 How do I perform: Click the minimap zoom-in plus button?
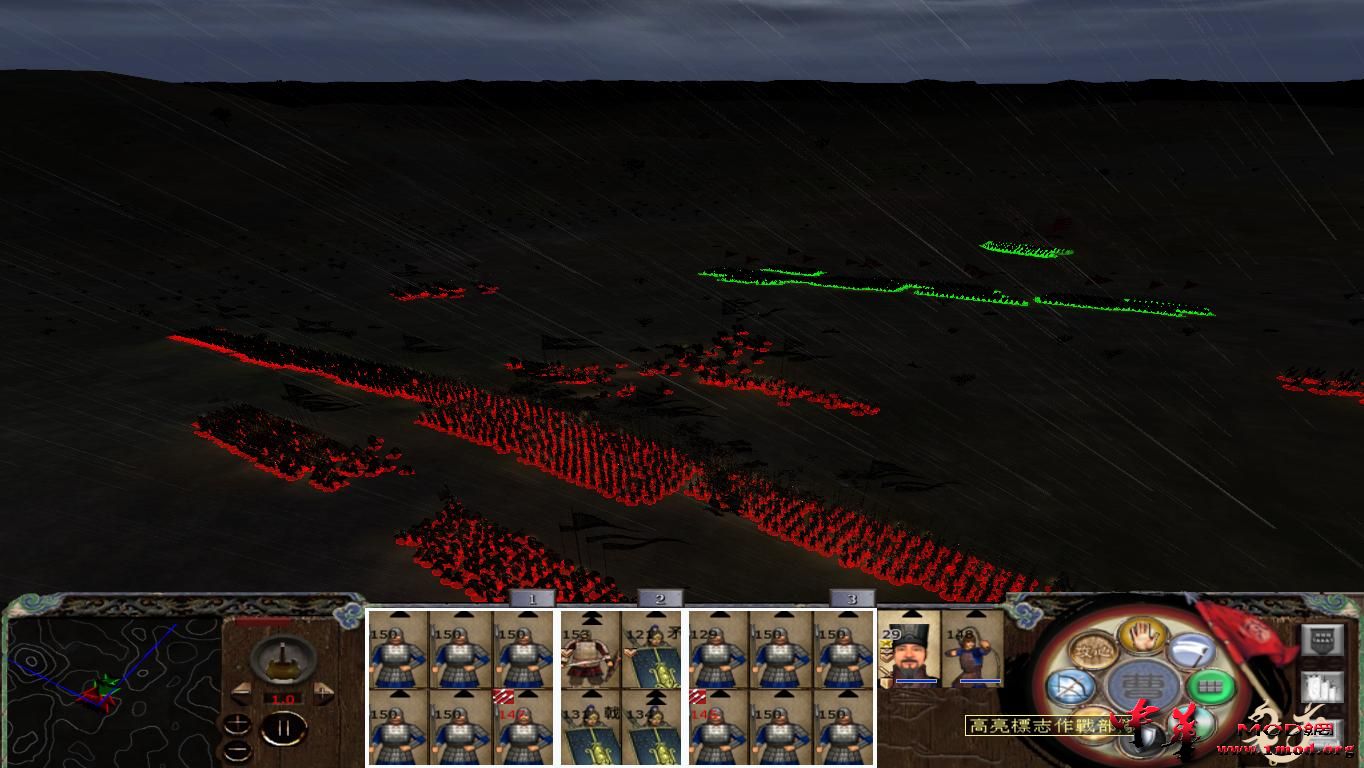[x=237, y=725]
